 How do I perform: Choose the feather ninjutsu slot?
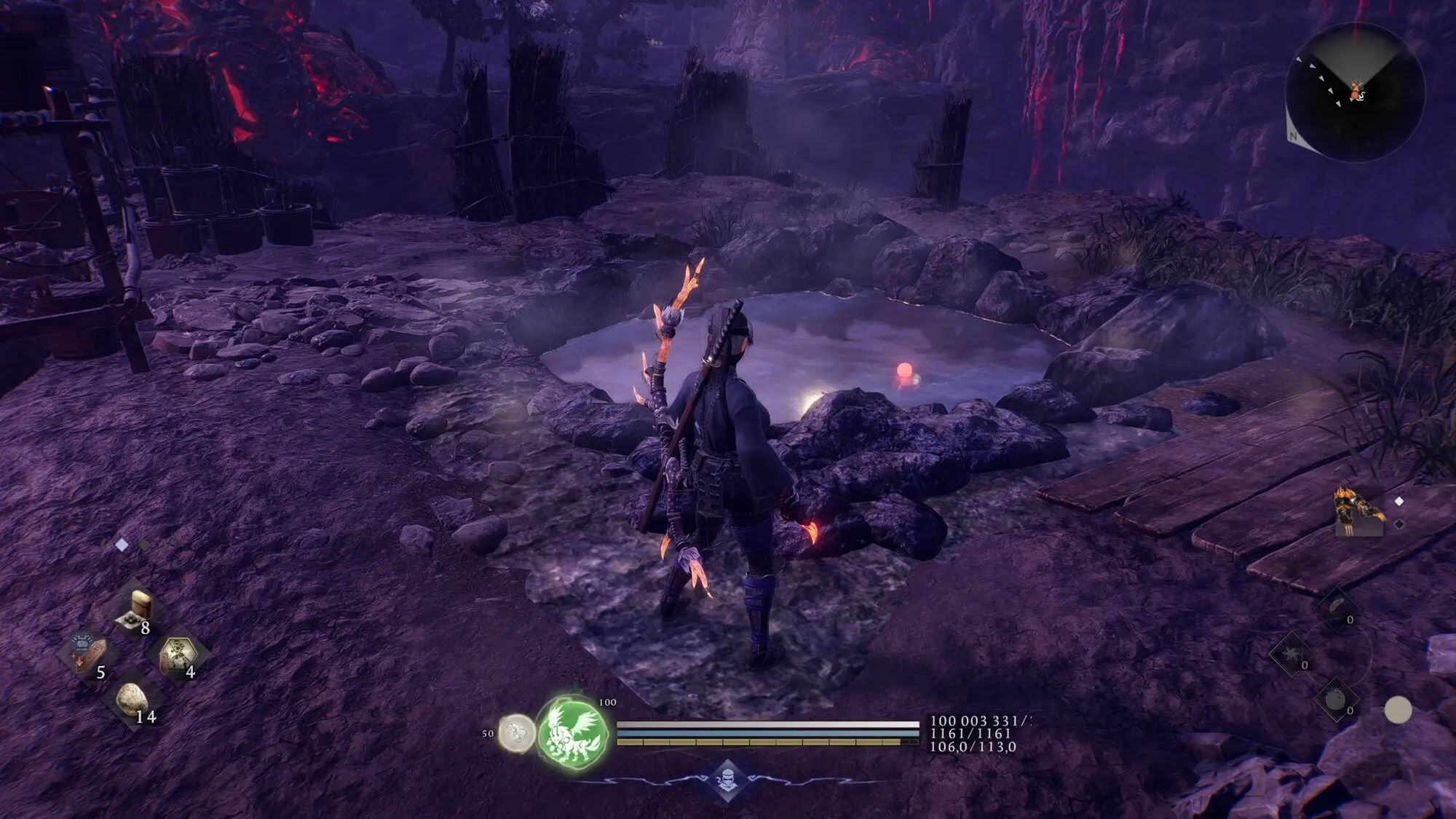[1338, 607]
